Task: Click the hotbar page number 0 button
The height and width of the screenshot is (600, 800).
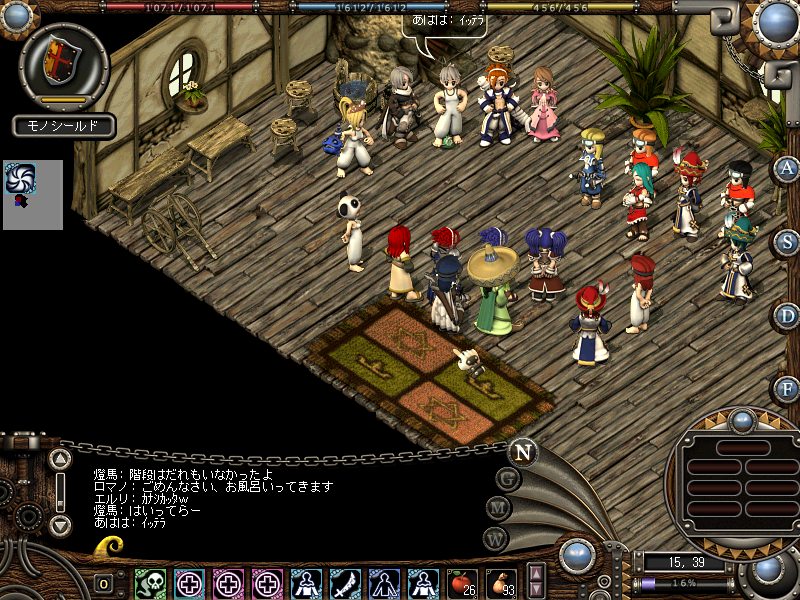Action: [x=103, y=584]
